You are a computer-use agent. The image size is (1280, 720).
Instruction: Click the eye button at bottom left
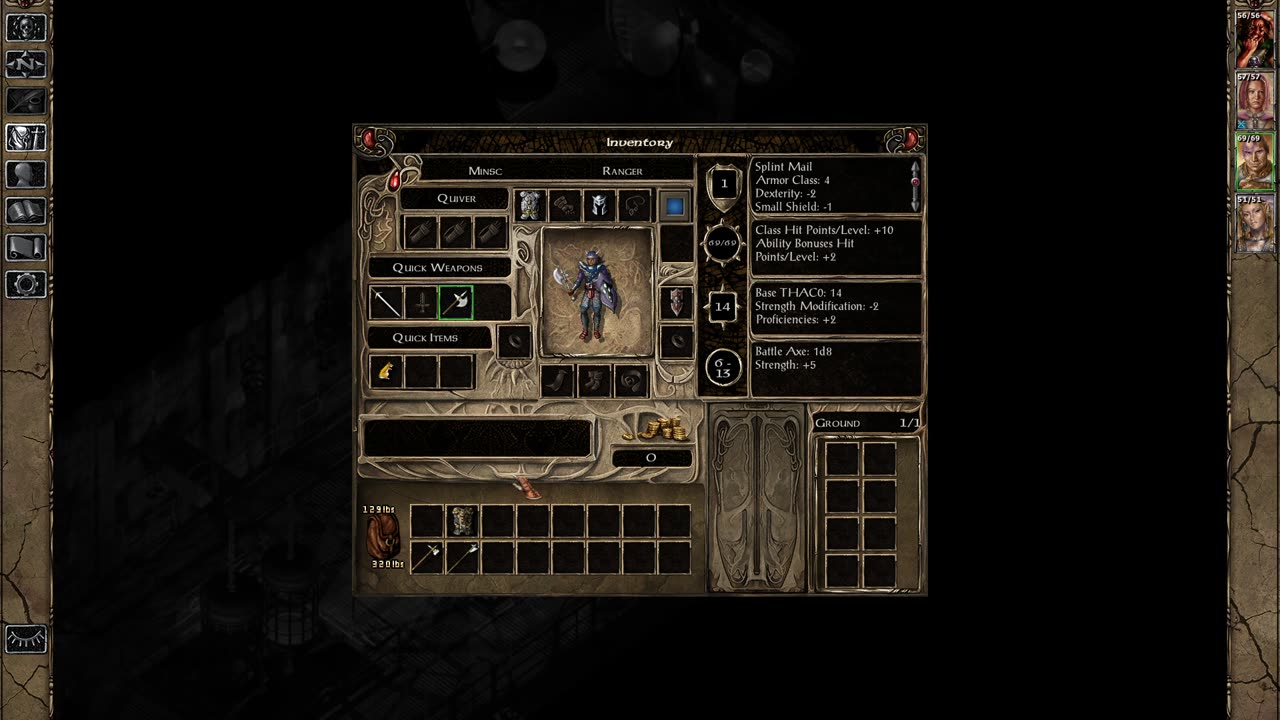[26, 637]
